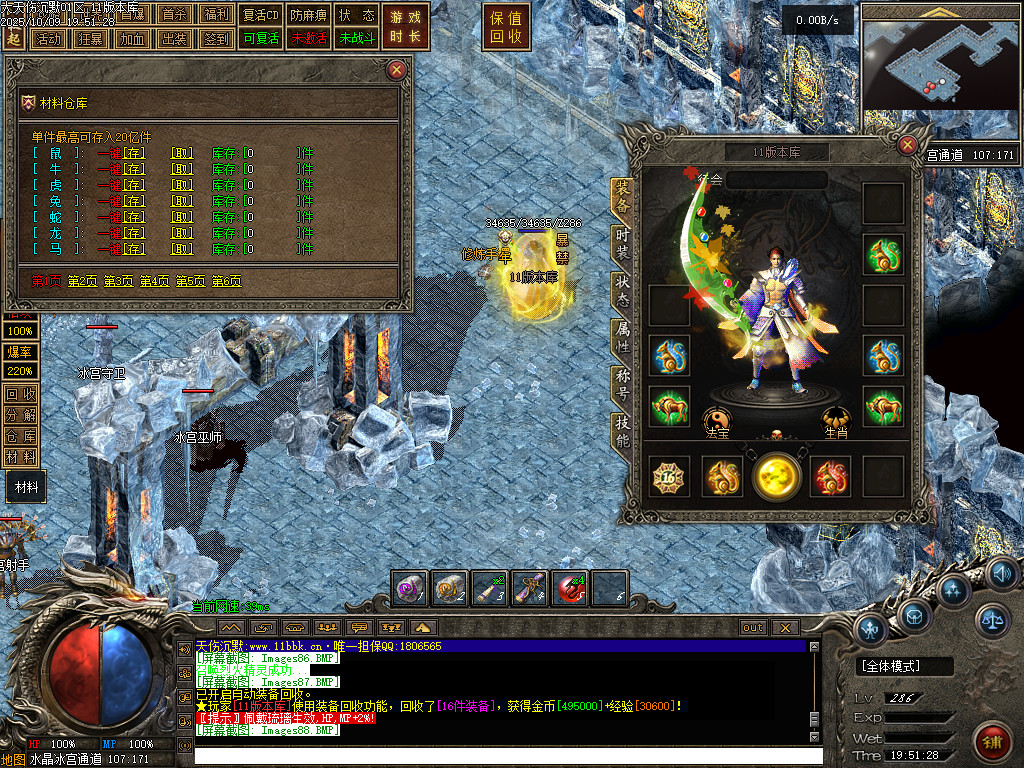Select the 活动 events button
The width and height of the screenshot is (1024, 768).
(48, 39)
